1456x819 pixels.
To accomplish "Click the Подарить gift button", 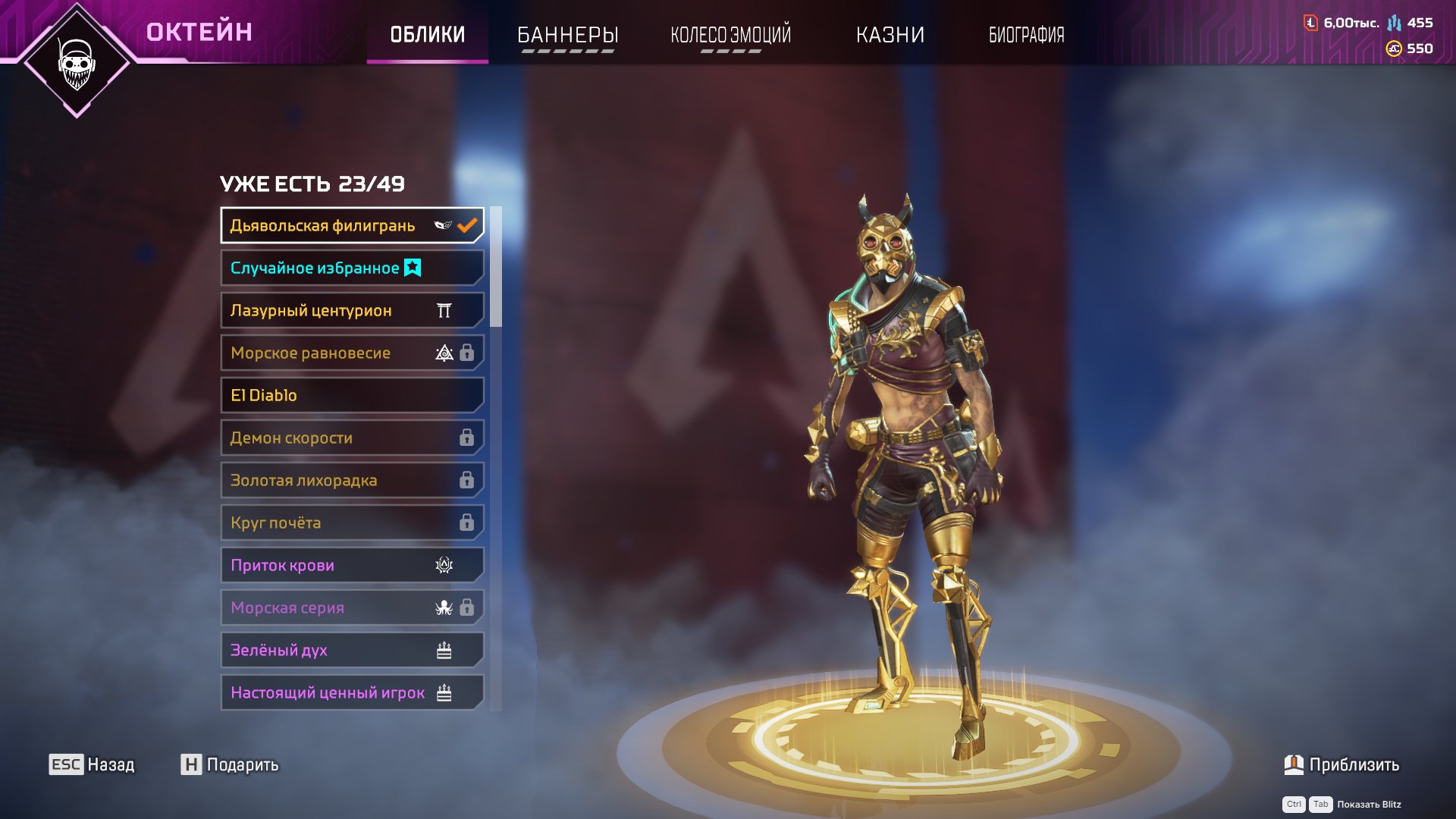I will [230, 764].
